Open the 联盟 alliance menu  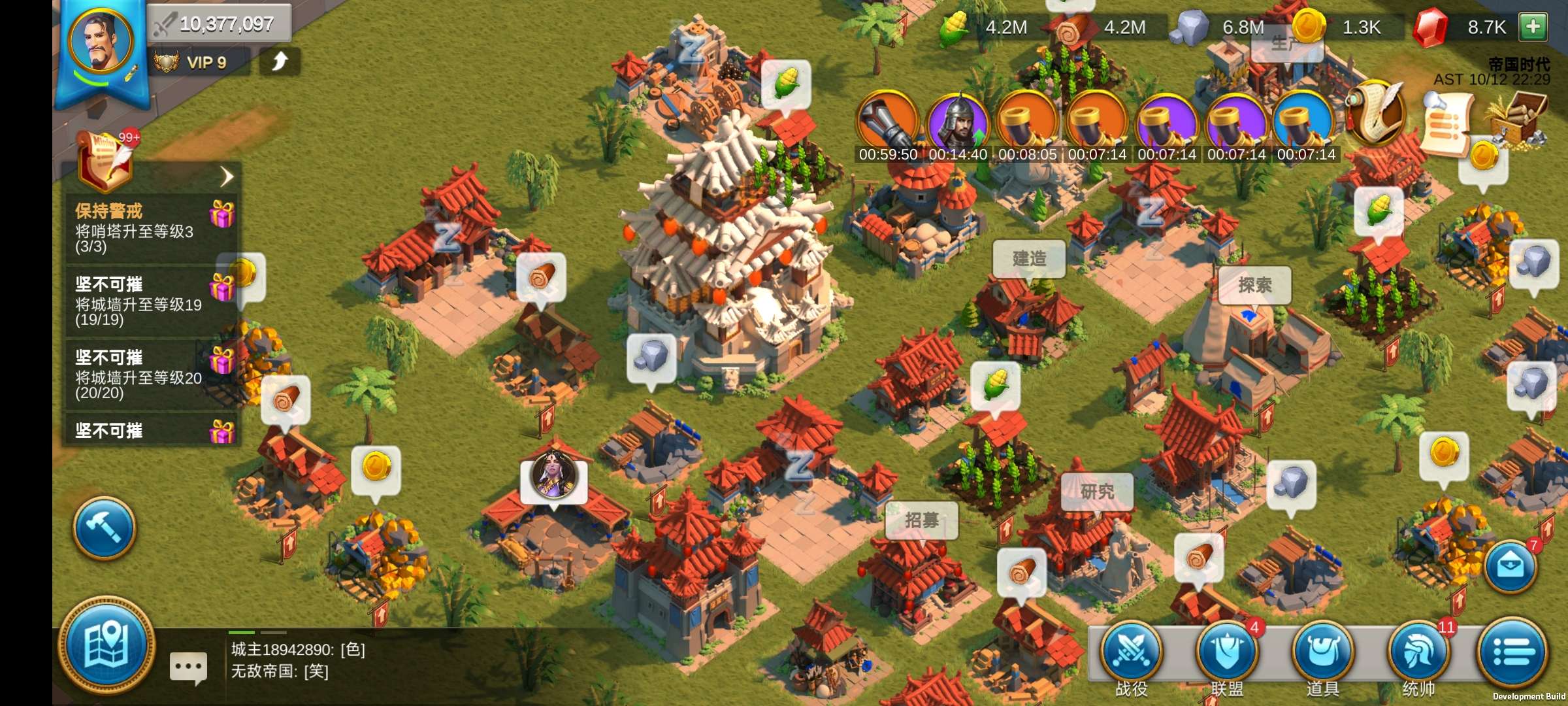coord(1227,654)
